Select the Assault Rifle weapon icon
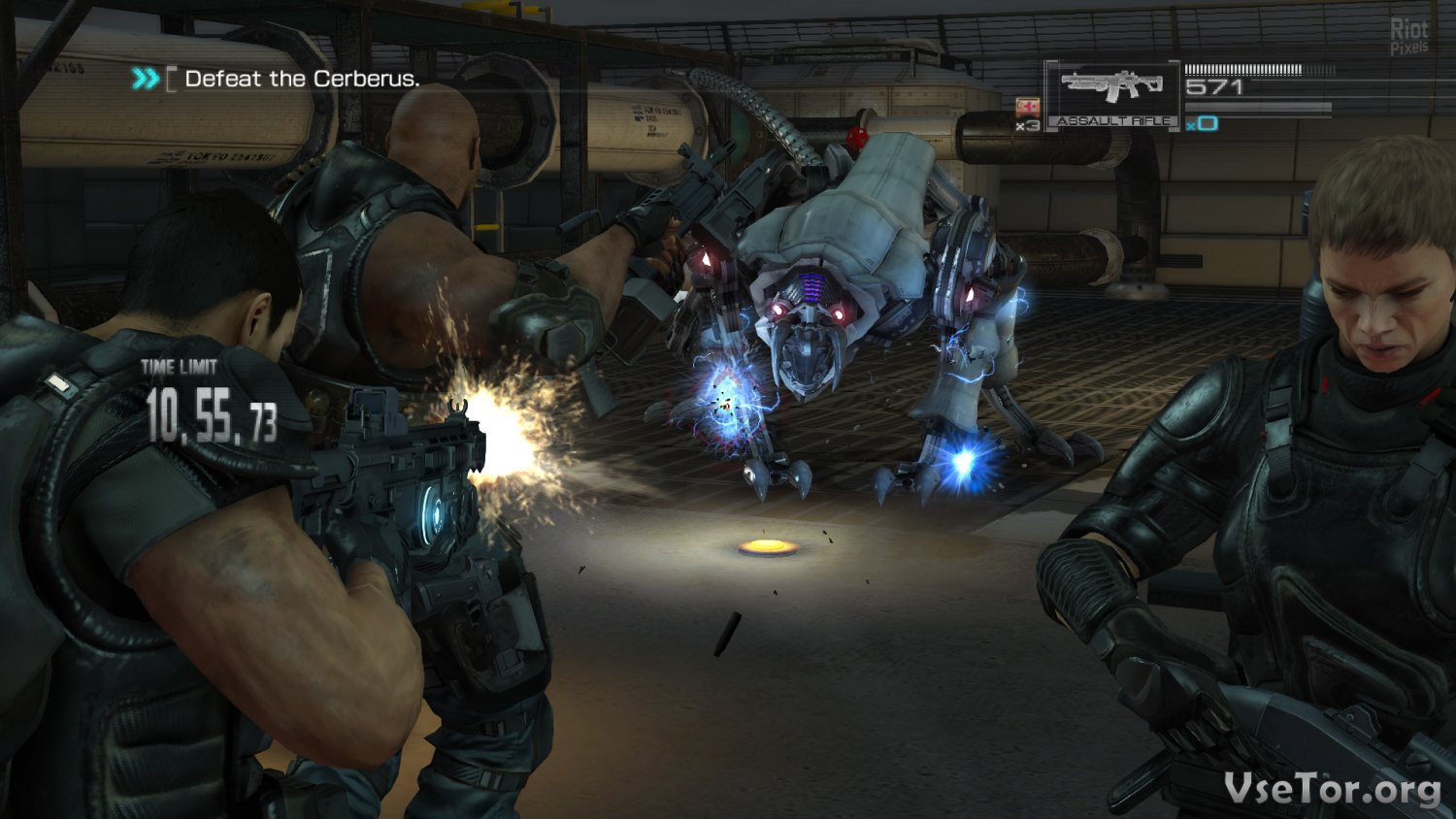 [1112, 89]
